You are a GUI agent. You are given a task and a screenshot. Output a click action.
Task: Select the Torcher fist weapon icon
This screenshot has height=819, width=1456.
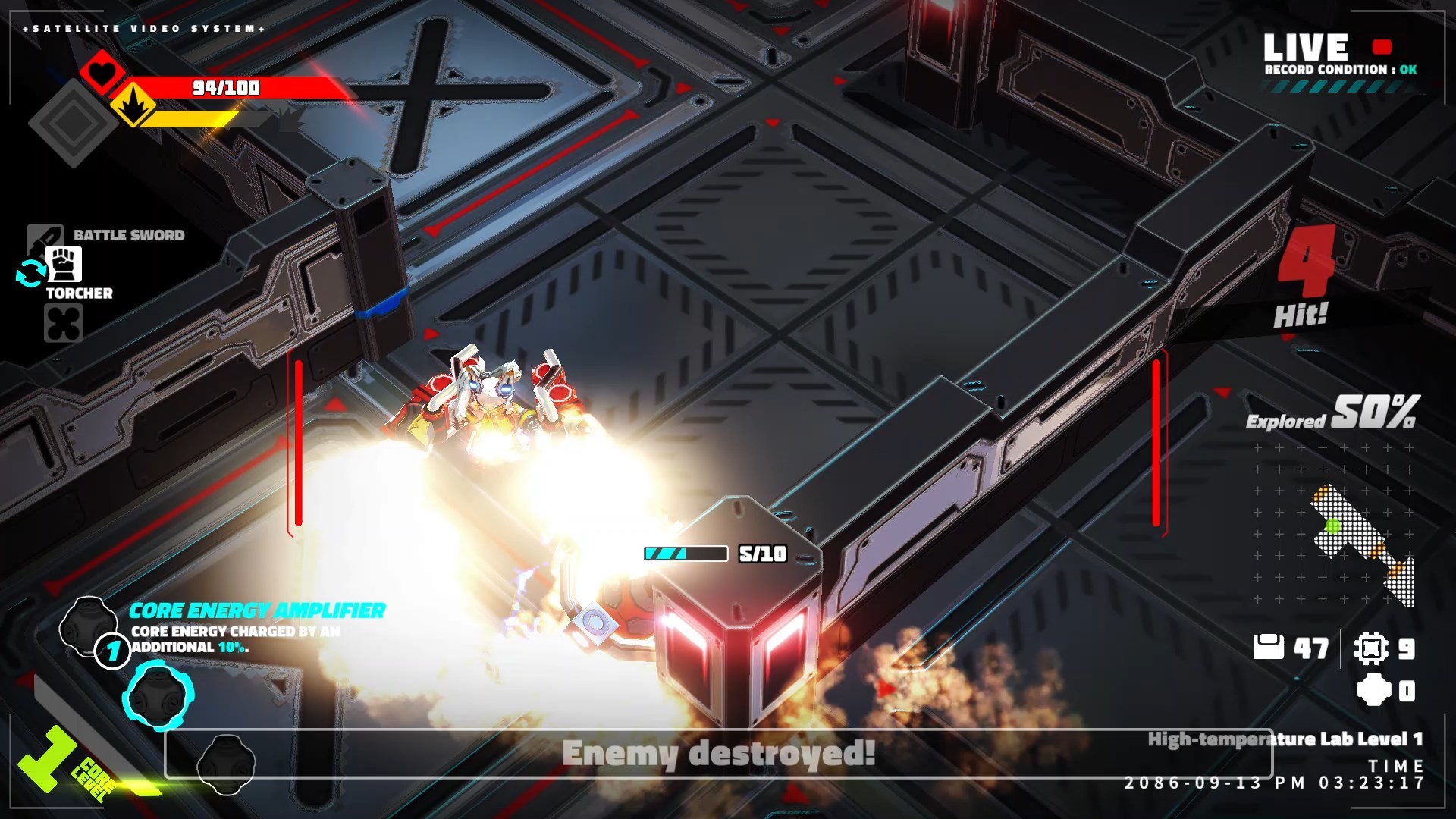click(x=64, y=264)
